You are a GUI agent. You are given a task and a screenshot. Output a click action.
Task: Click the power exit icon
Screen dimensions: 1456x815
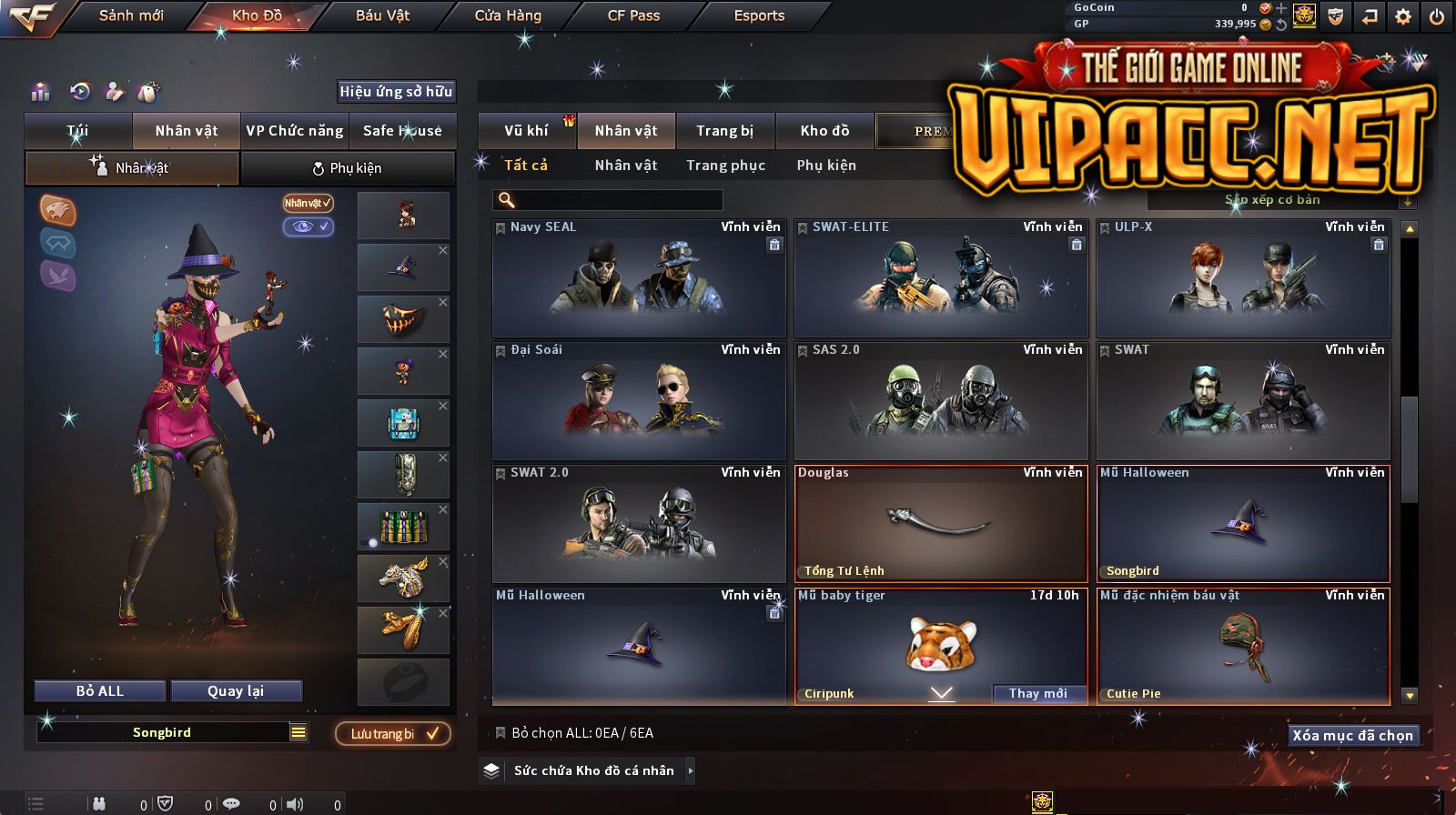click(x=1437, y=16)
